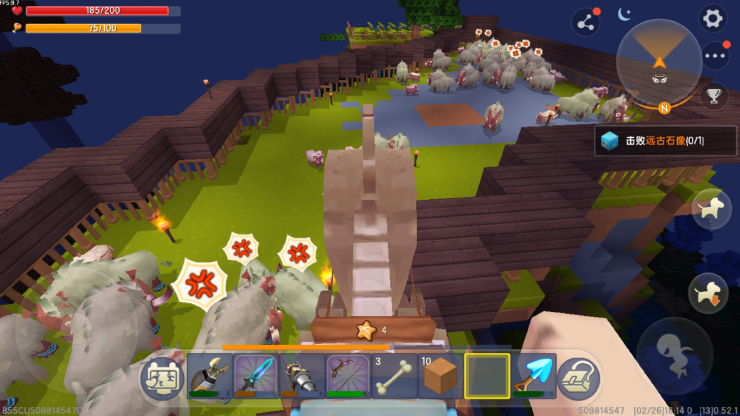Open the three-dots more options button
The image size is (740, 416).
[714, 56]
